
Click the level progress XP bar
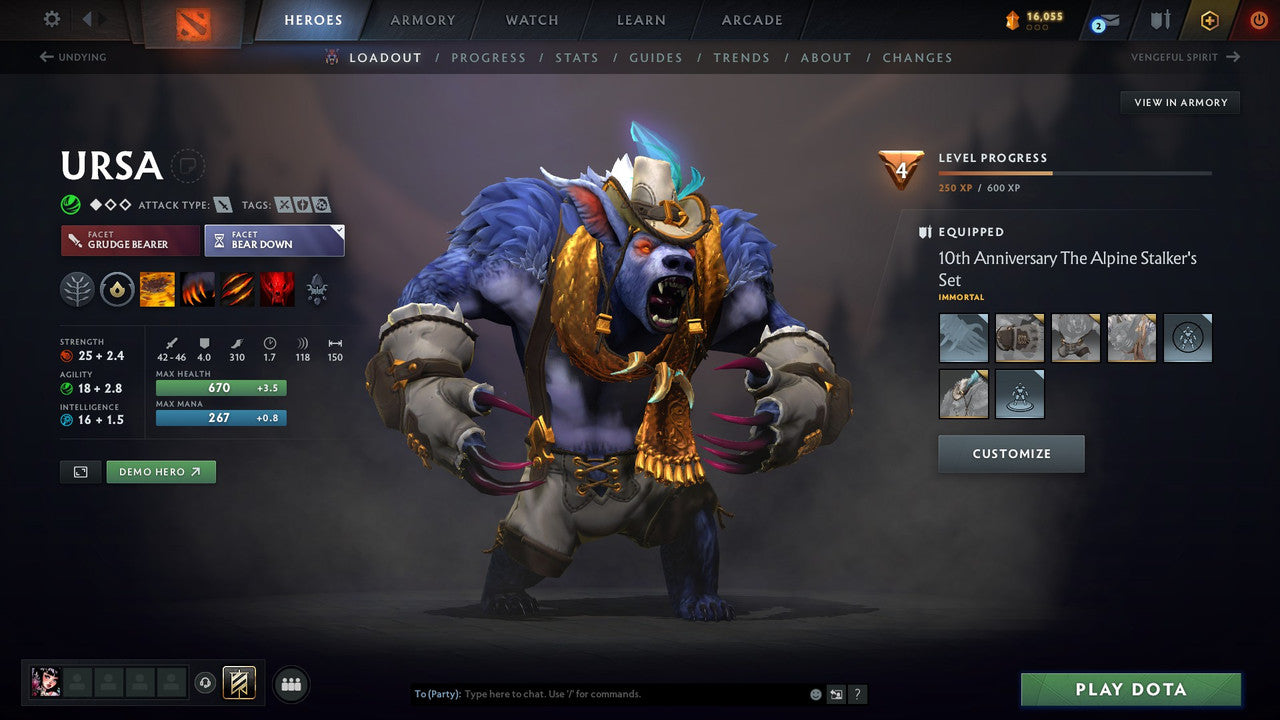click(x=1076, y=171)
